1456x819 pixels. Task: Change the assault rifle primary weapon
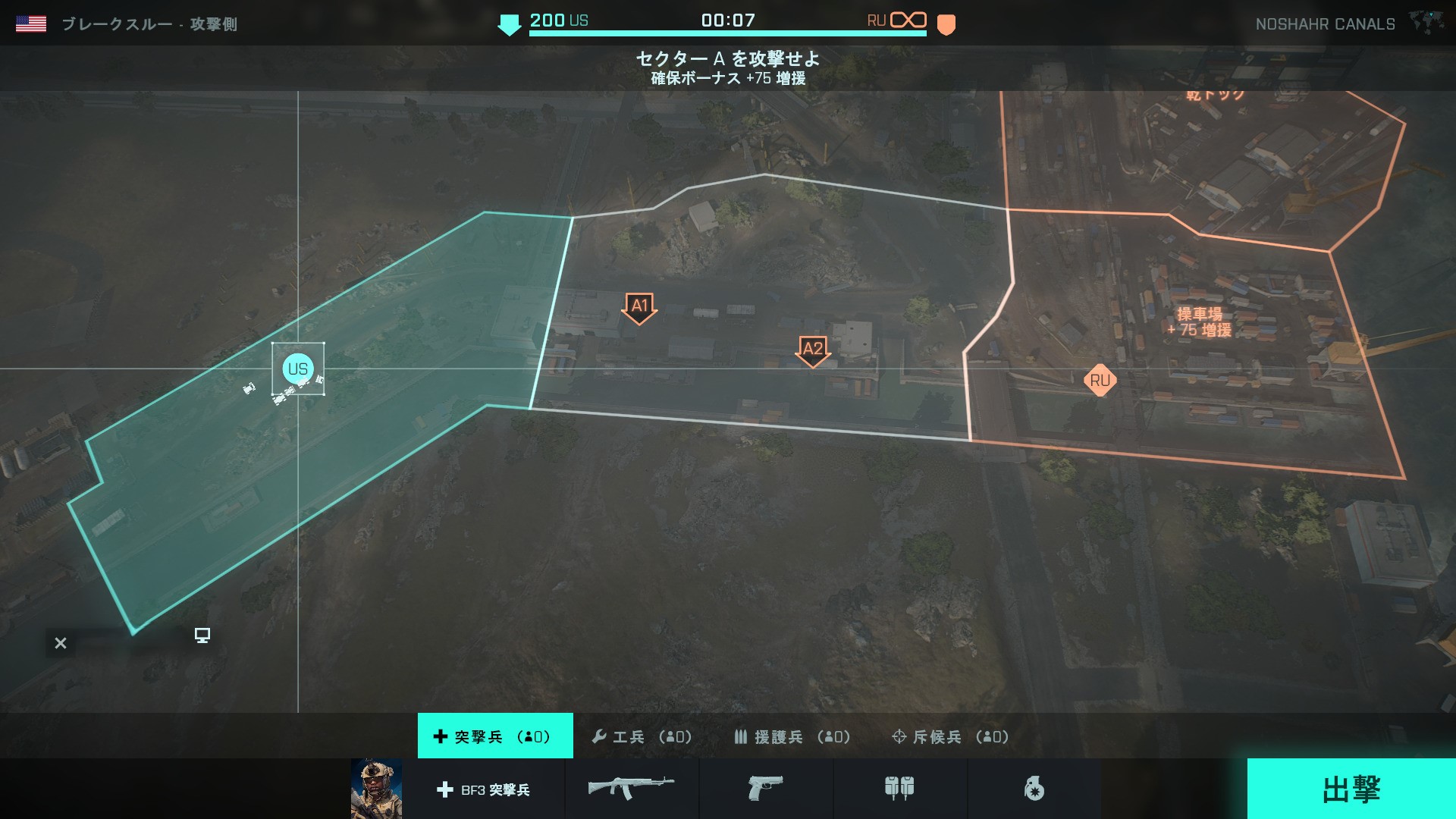pos(631,789)
